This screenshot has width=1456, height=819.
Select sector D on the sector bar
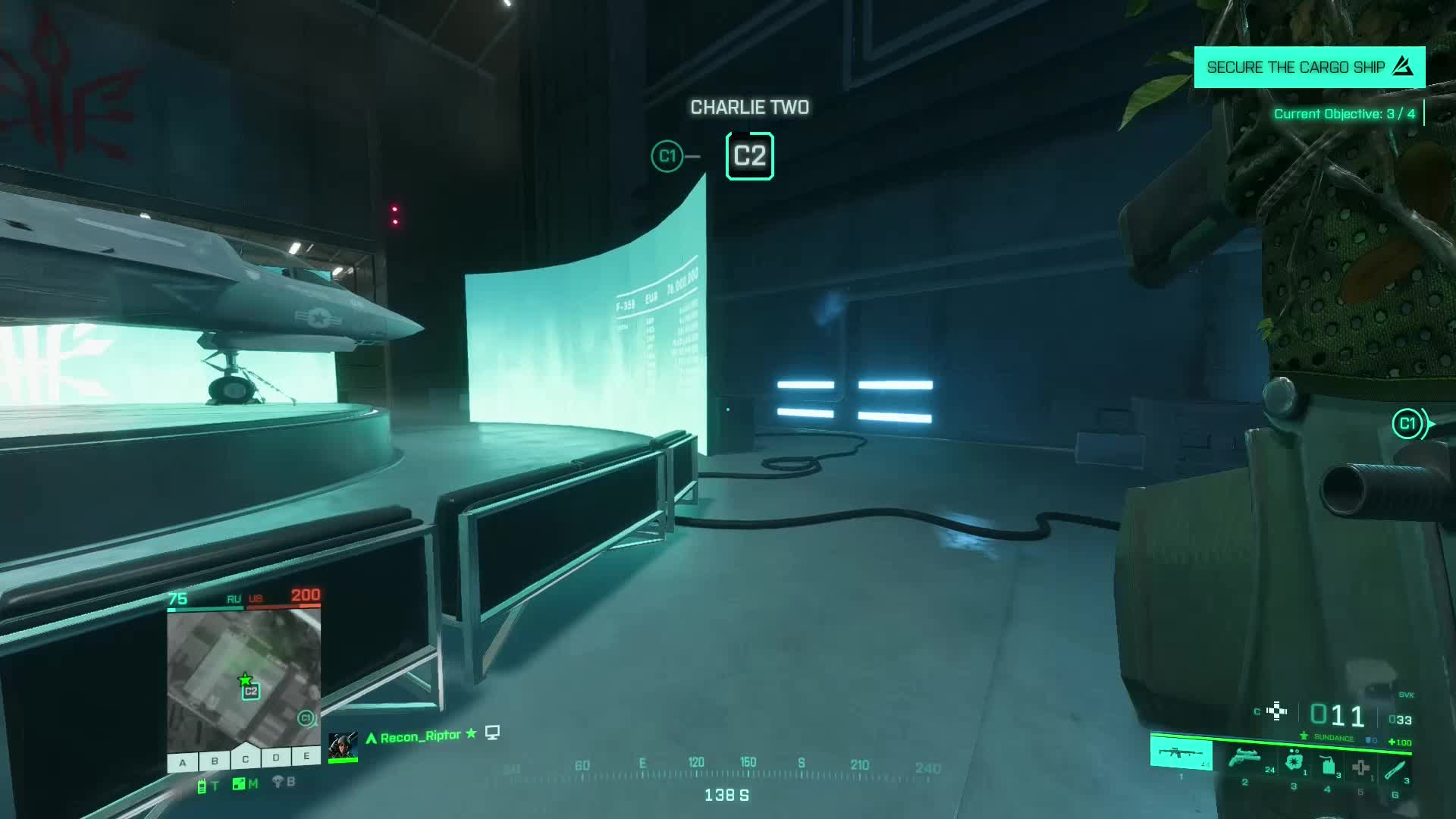pyautogui.click(x=276, y=758)
